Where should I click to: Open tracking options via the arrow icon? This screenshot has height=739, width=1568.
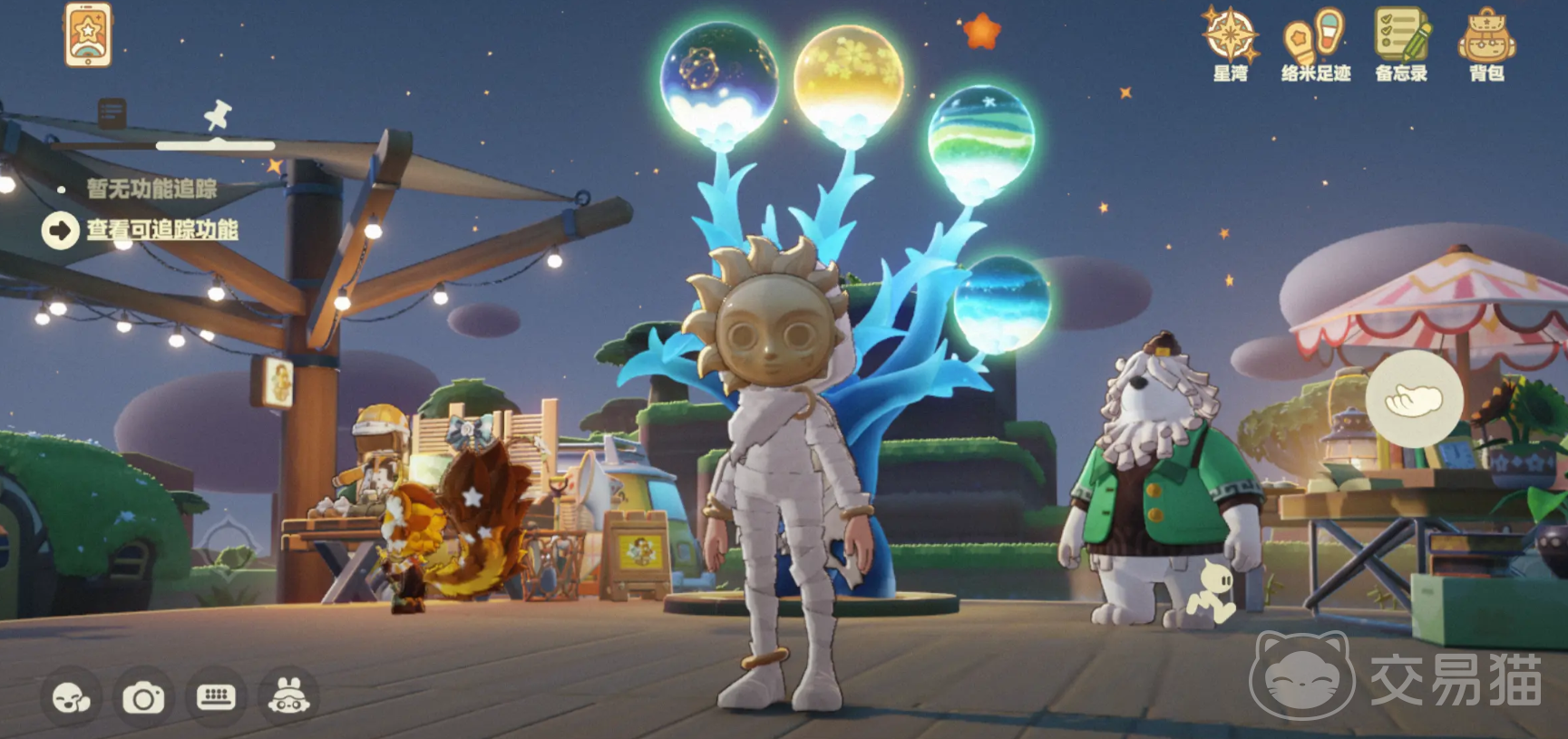pyautogui.click(x=58, y=230)
